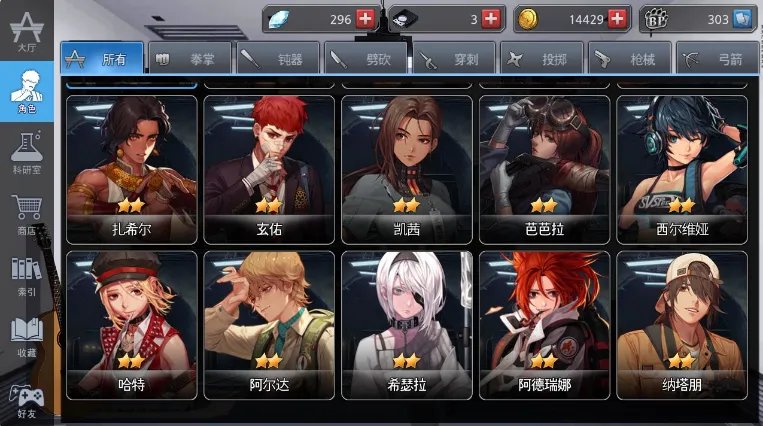Open the 索引 index menu

click(26, 275)
